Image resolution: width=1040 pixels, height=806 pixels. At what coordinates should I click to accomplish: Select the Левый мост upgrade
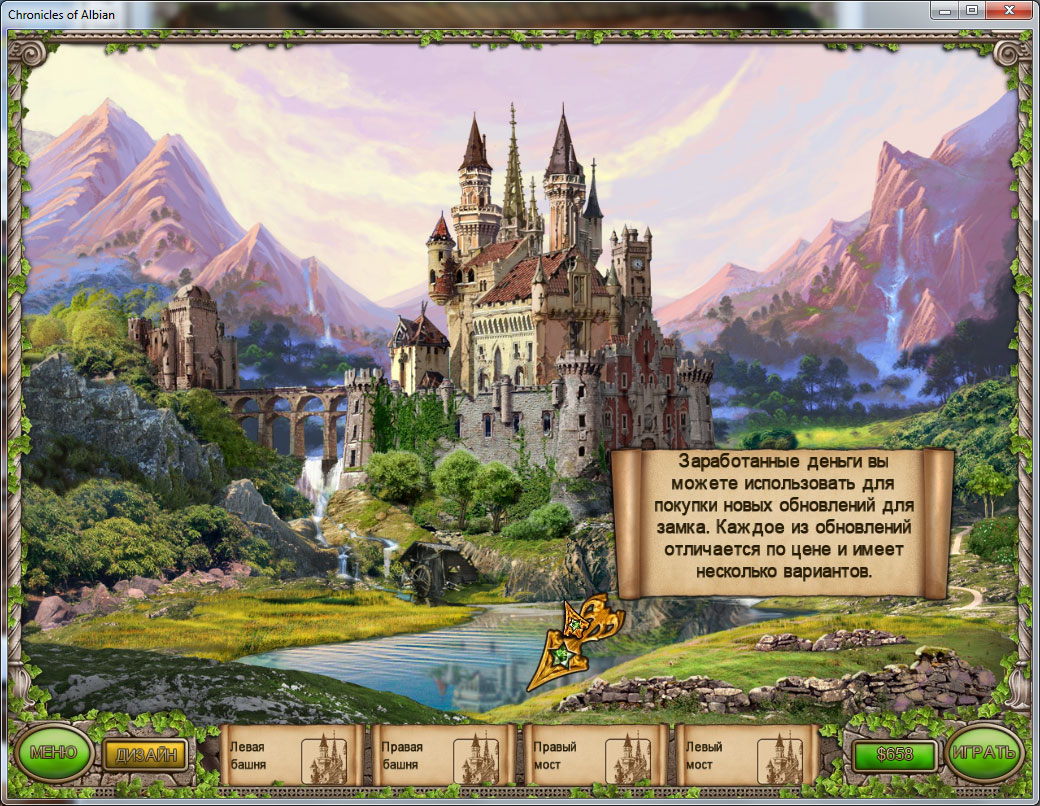click(x=746, y=755)
